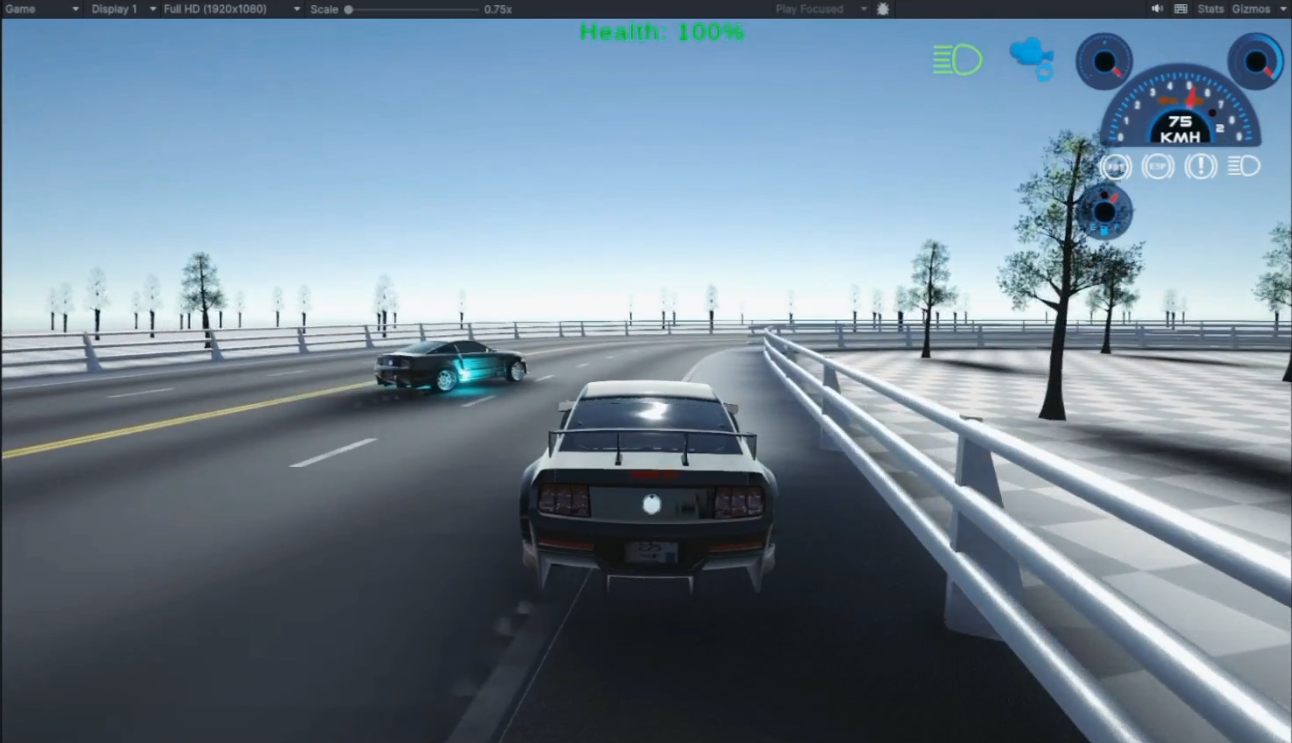Screen dimensions: 1292x743
Task: Click the handbrake warning exclamation icon
Action: pos(1200,167)
